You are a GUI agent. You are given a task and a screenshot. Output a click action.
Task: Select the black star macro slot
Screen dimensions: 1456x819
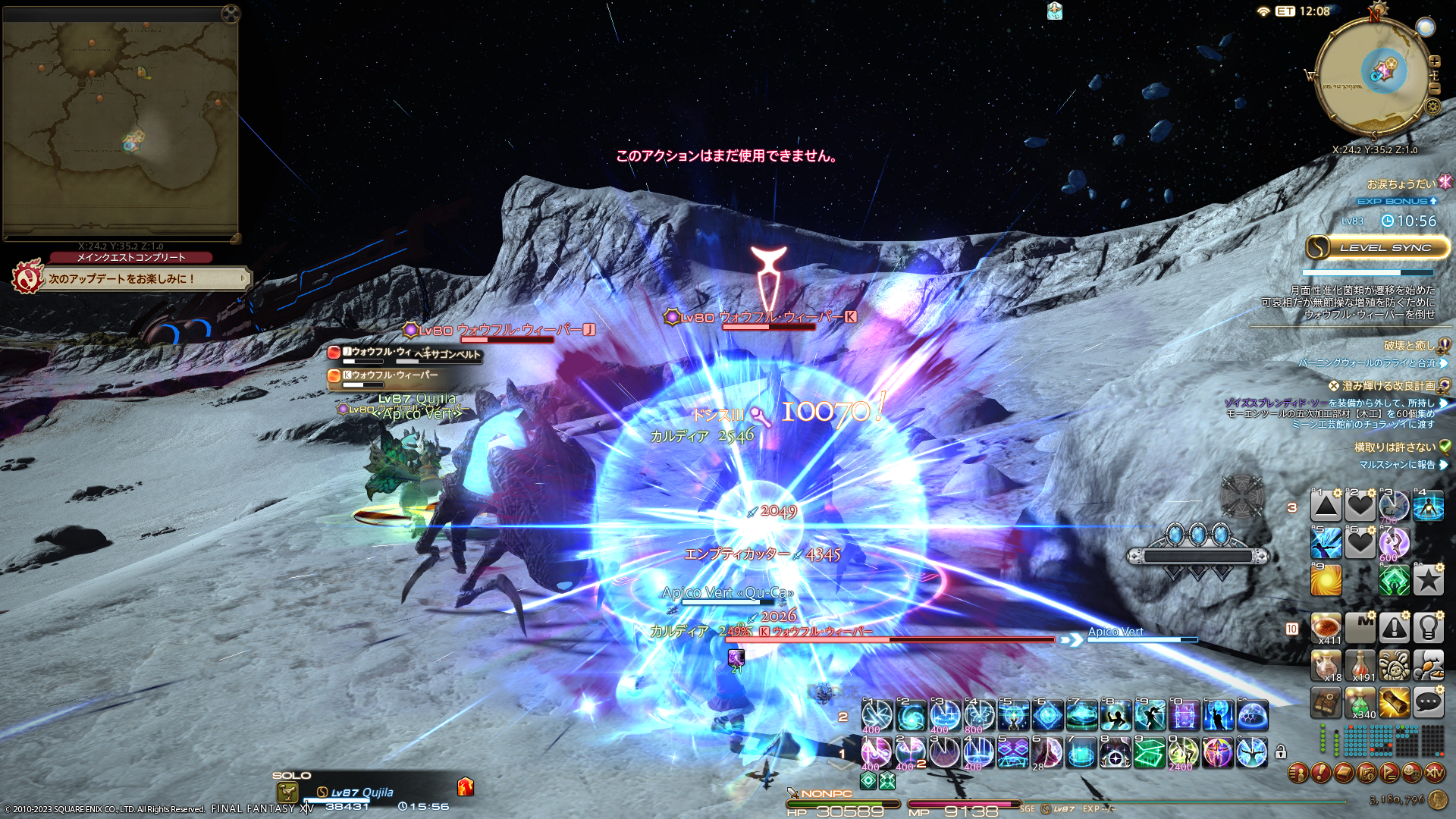(1428, 581)
